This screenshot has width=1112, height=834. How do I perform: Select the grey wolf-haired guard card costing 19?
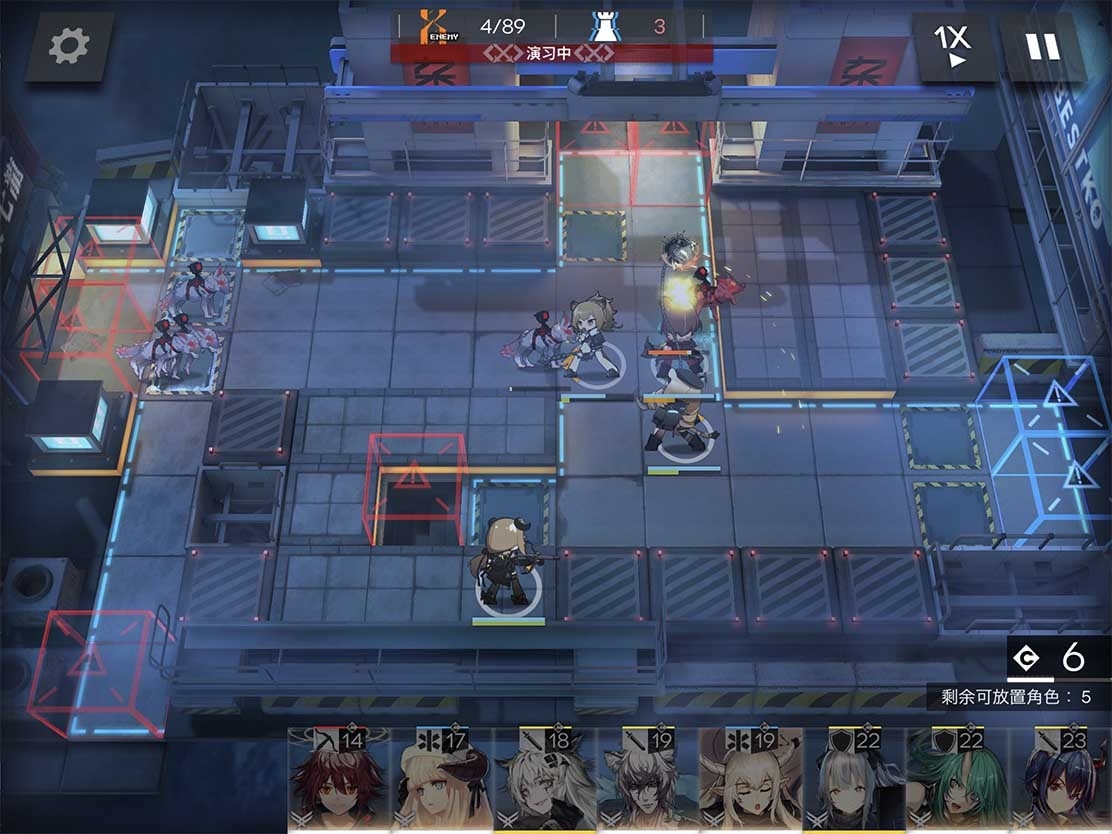(x=647, y=781)
